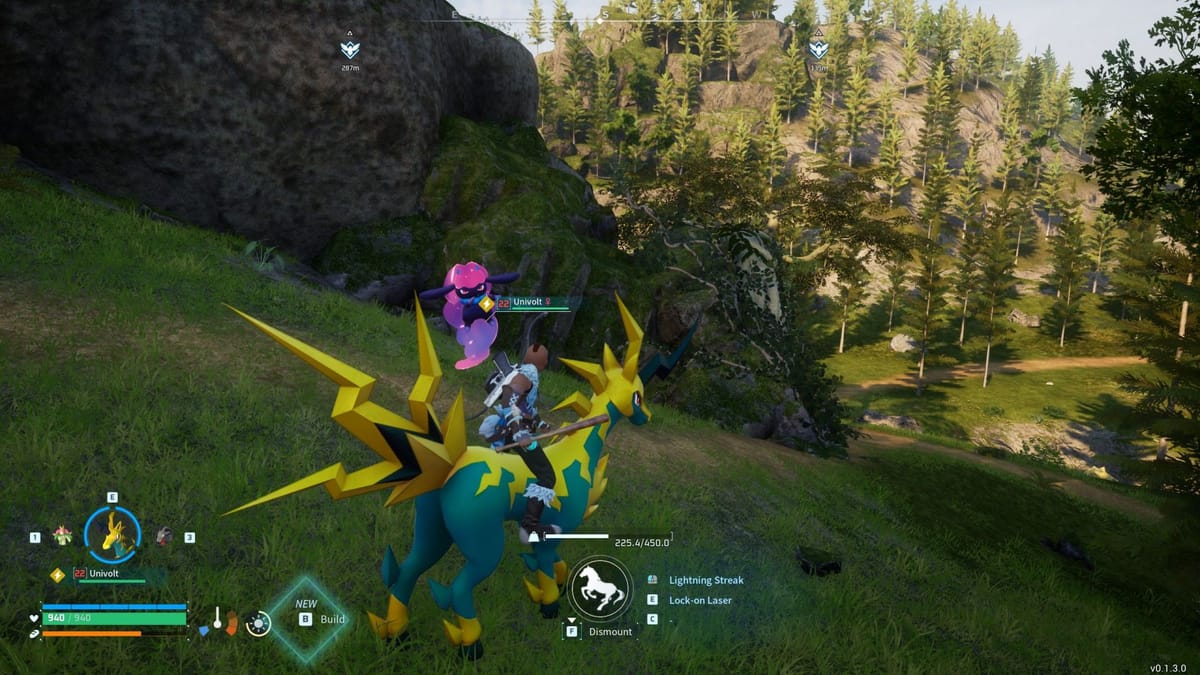Viewport: 1200px width, 675px height.
Task: Click the Dismount prompt label
Action: coord(610,632)
